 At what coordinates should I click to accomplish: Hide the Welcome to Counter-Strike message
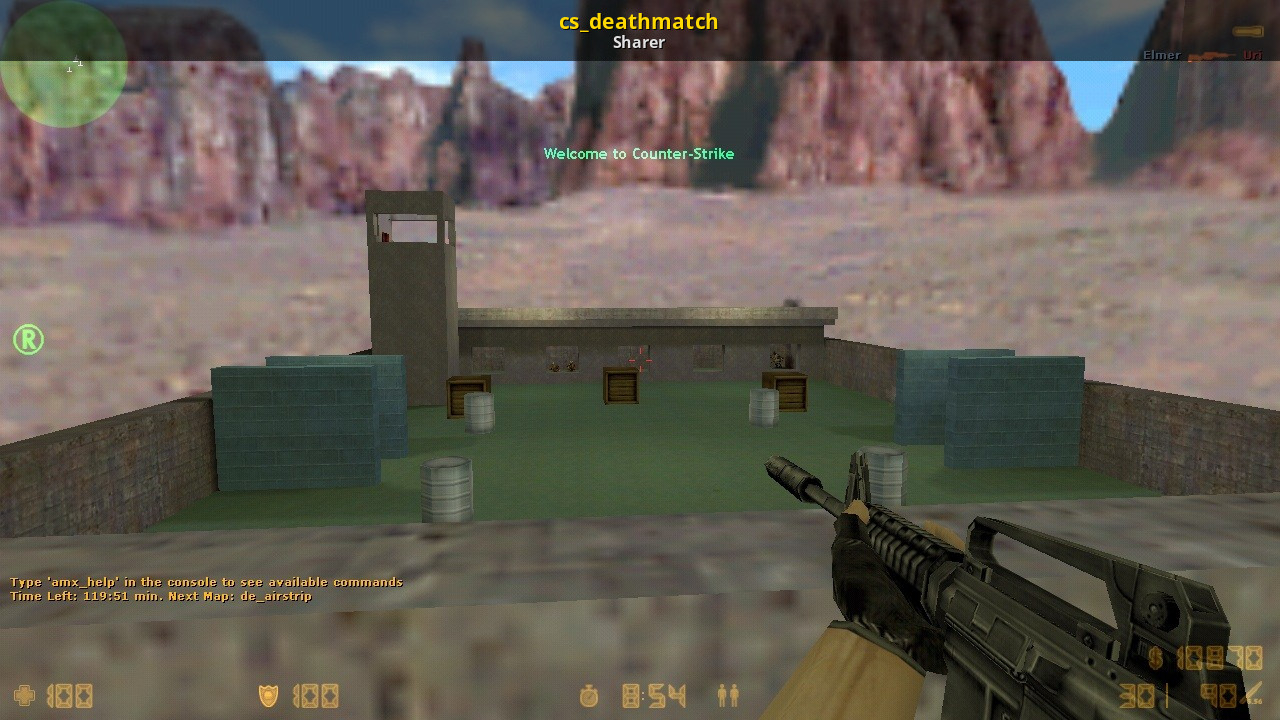pos(639,154)
